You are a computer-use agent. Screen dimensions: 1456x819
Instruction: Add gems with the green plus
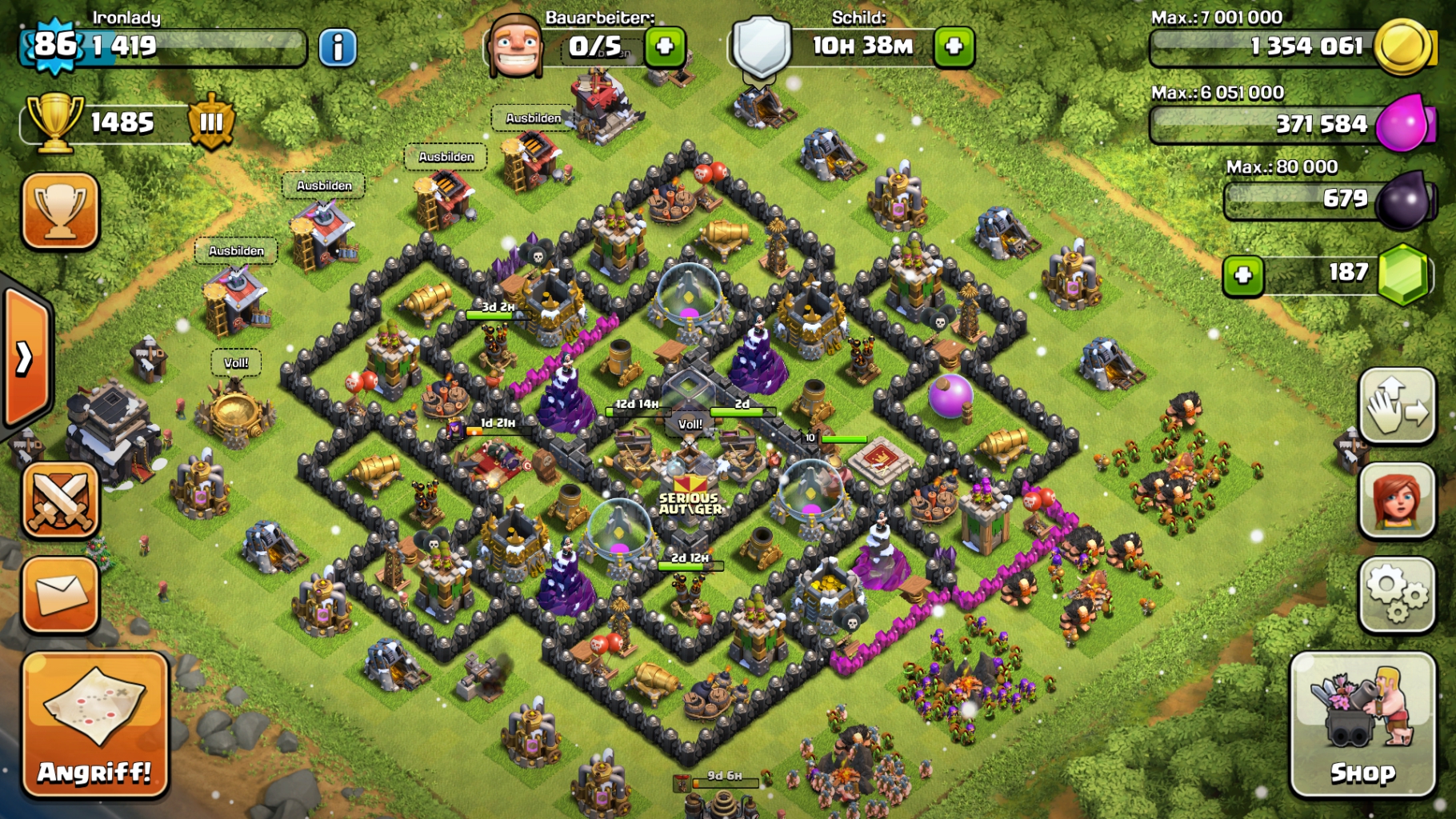pos(1242,275)
